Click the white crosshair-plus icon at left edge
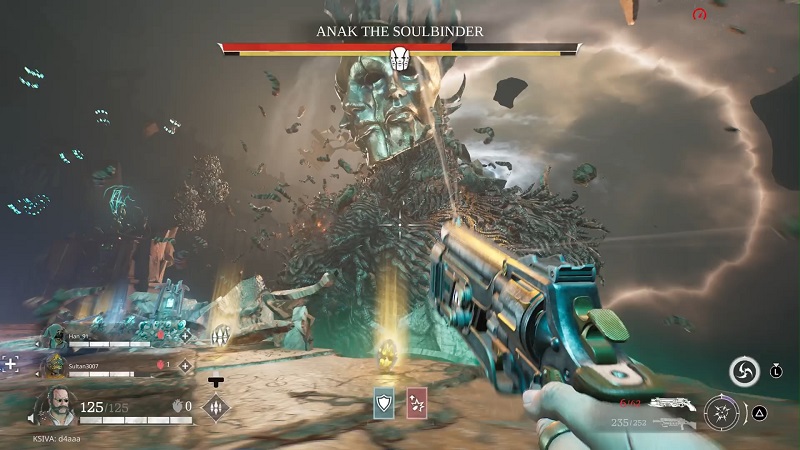This screenshot has width=800, height=450. pos(10,364)
